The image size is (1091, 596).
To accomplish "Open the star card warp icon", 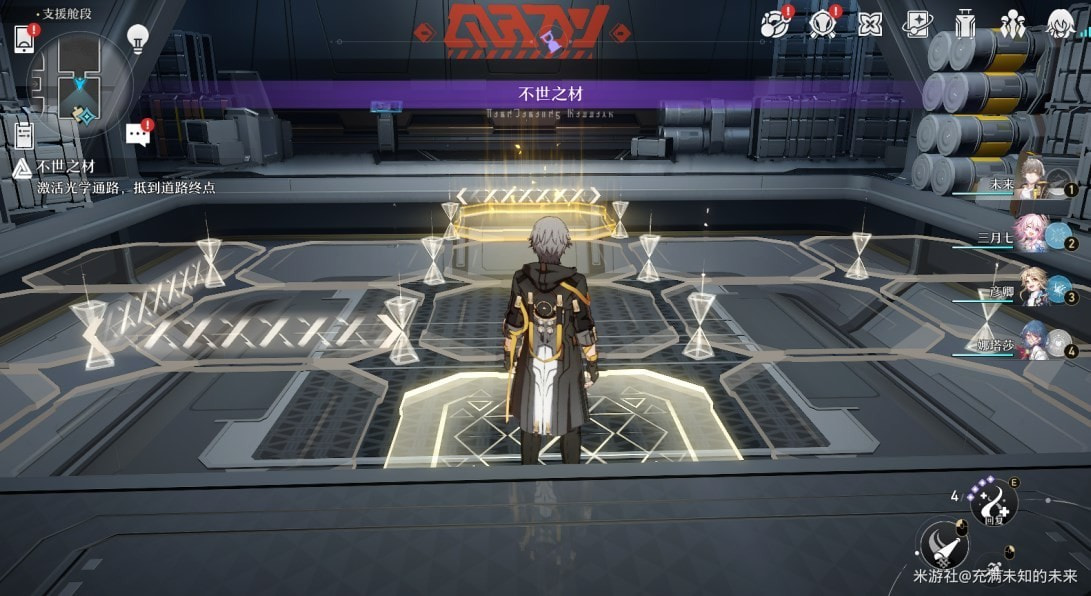I will (917, 24).
